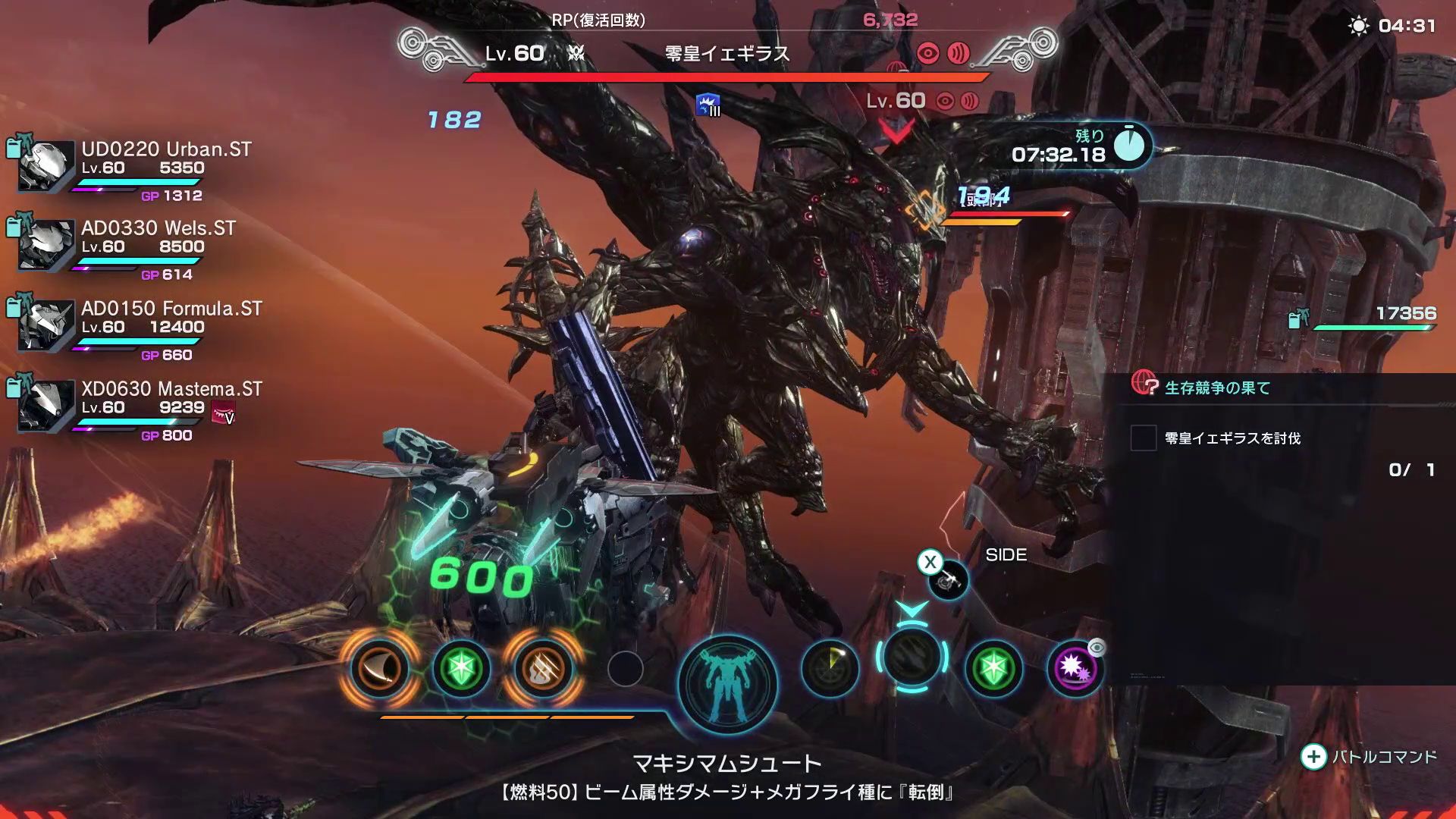This screenshot has height=819, width=1456.
Task: Open the 生存競争の果て quest tracker
Action: point(1216,388)
